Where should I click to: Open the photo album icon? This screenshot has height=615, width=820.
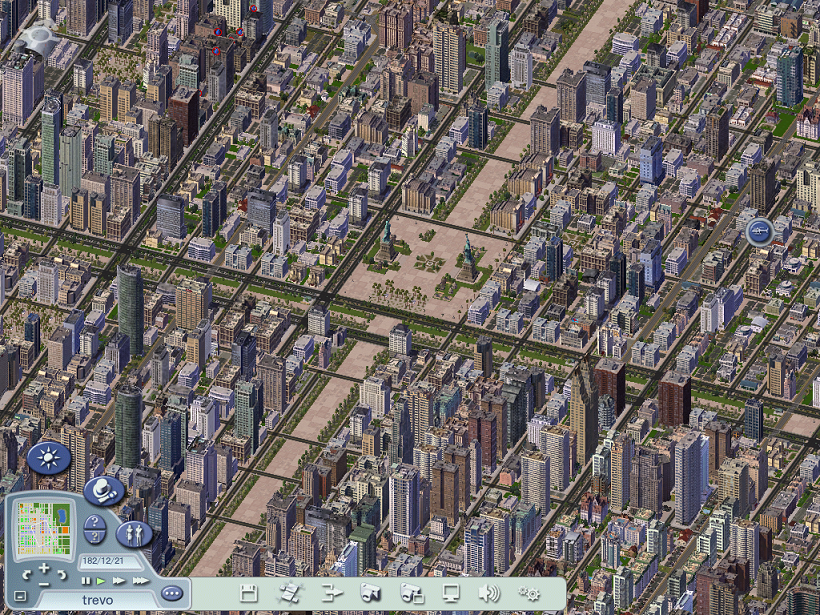411,592
